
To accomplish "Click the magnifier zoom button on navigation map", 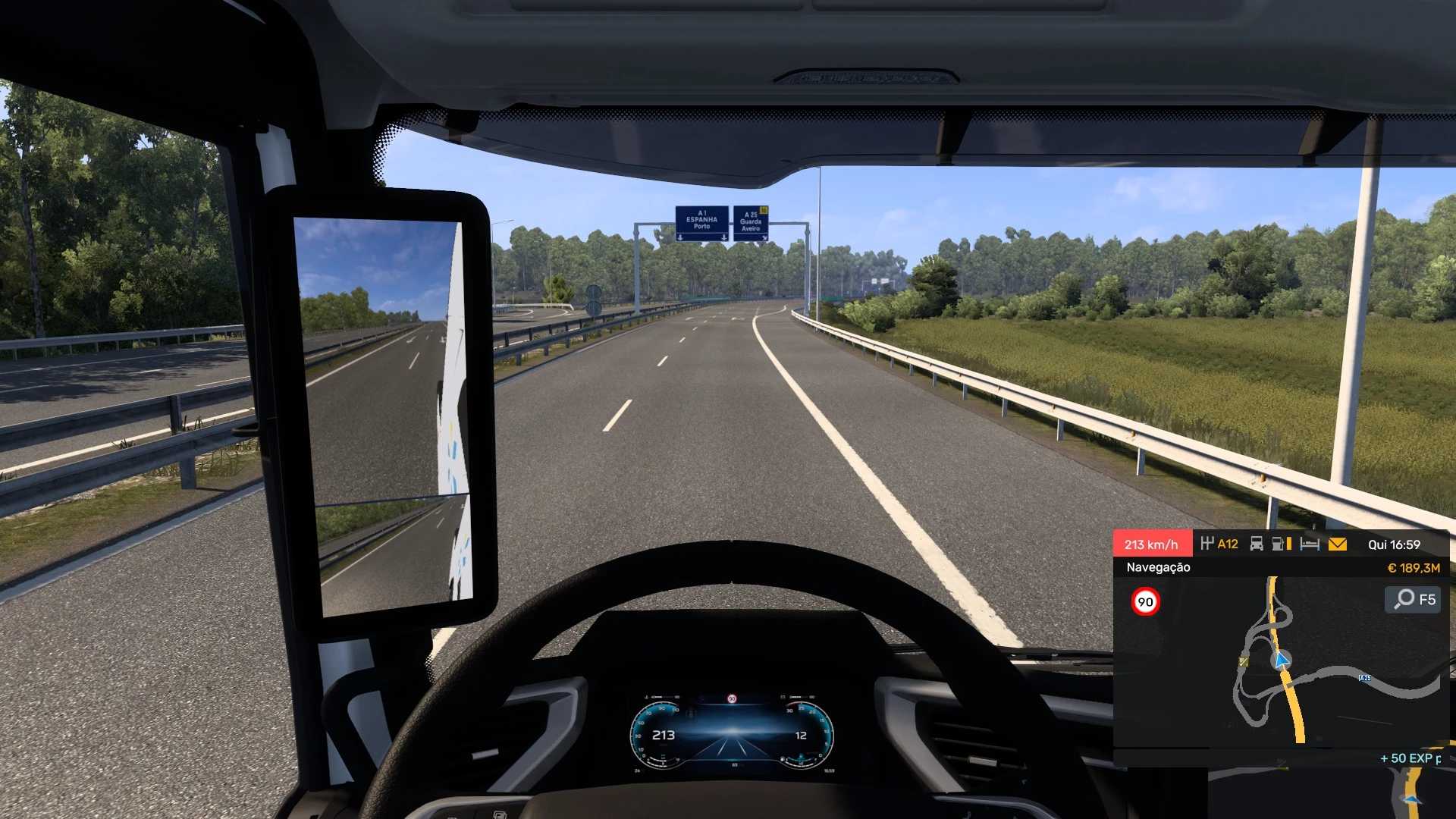I will point(1413,600).
